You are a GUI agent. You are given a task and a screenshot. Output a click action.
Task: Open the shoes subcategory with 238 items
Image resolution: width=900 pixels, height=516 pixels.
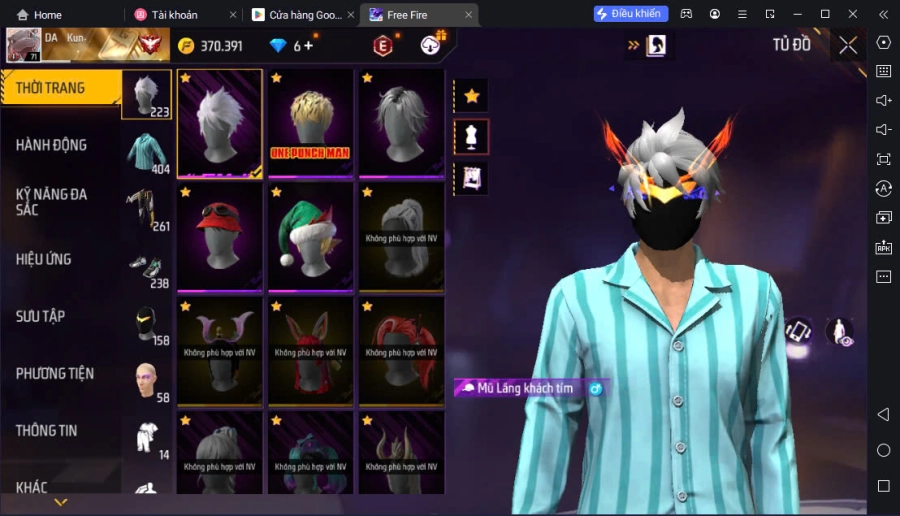tap(147, 267)
